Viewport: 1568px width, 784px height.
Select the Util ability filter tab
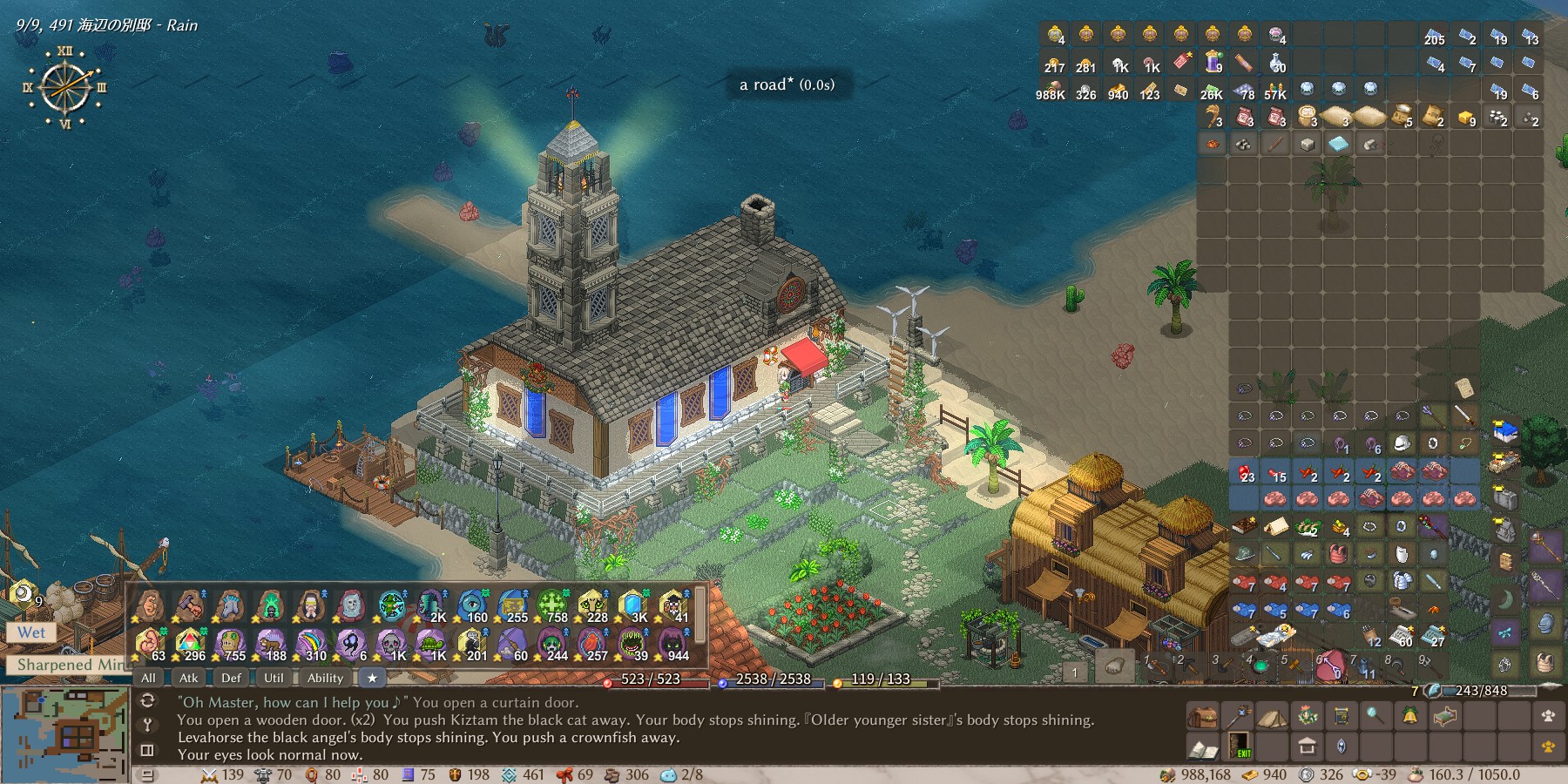coord(274,678)
